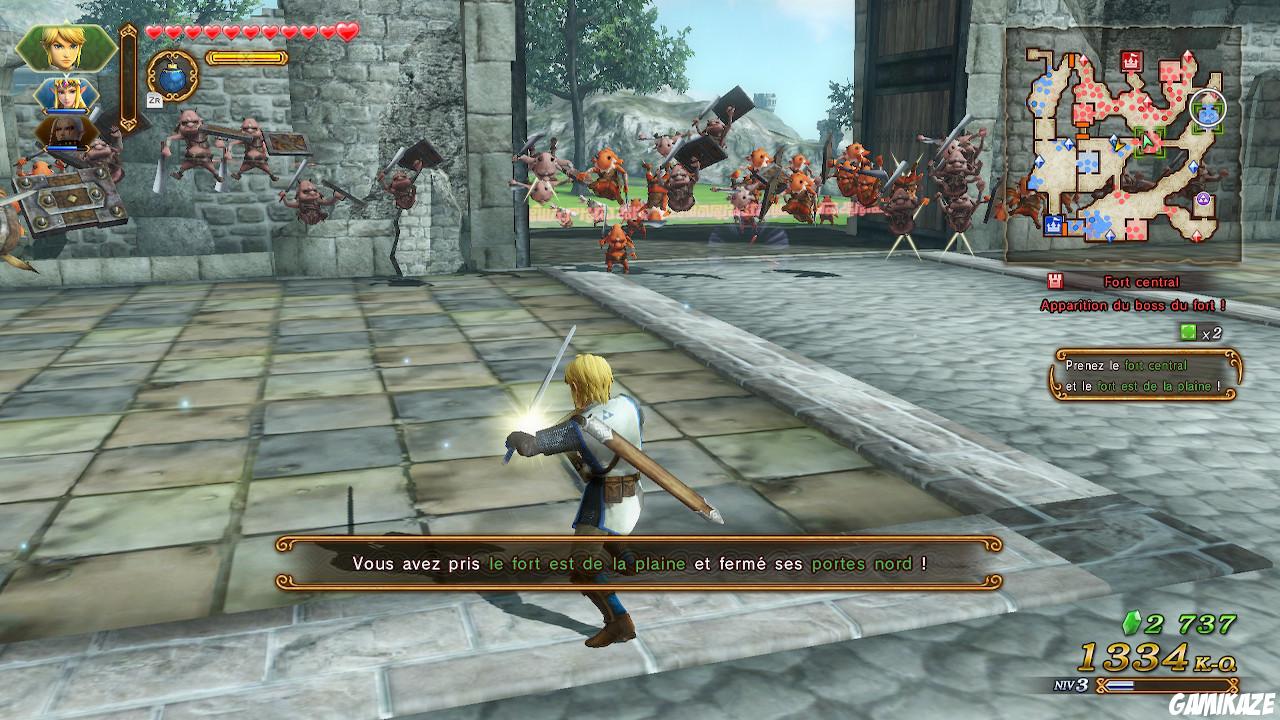Select the blue allied keep icon on the minimap

pos(1053,222)
